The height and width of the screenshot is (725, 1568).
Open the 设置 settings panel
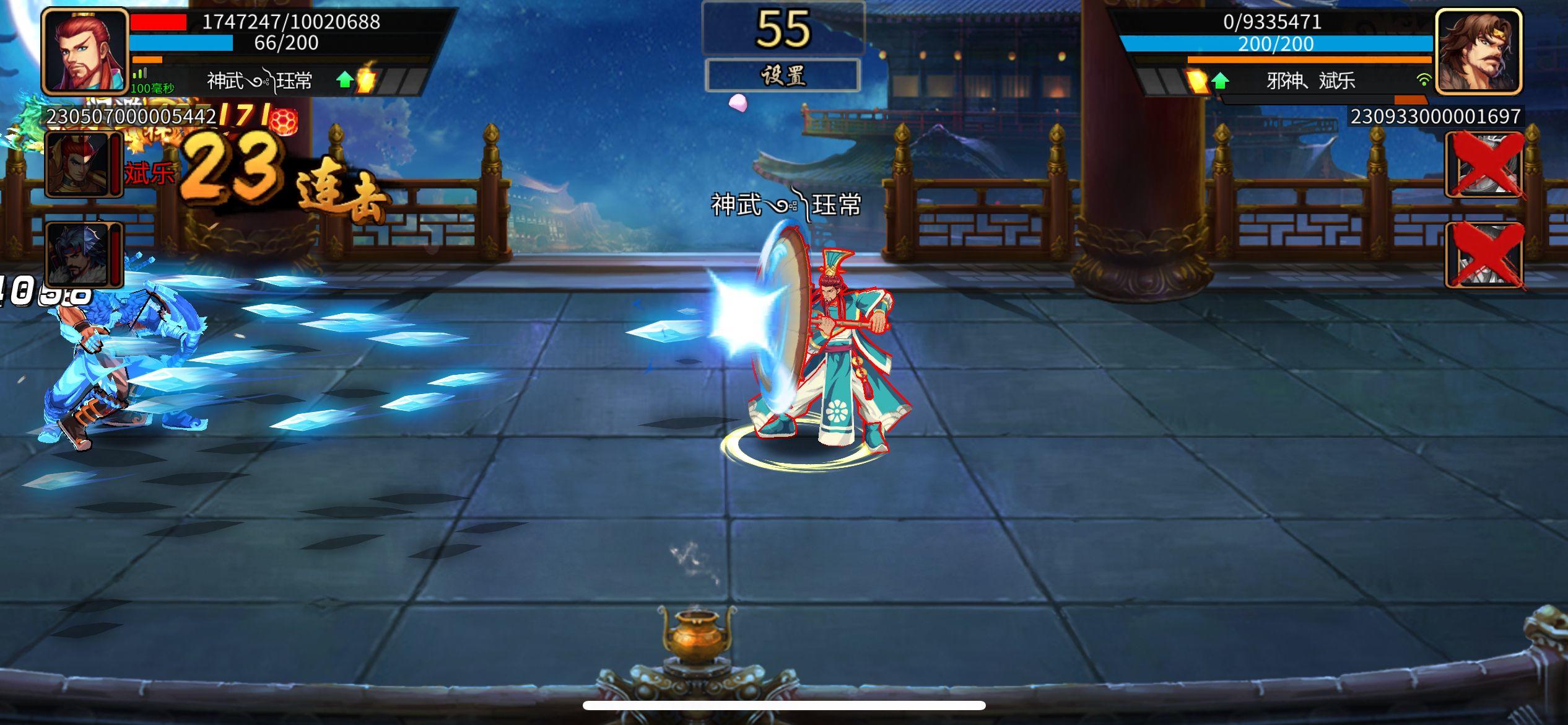tap(783, 76)
